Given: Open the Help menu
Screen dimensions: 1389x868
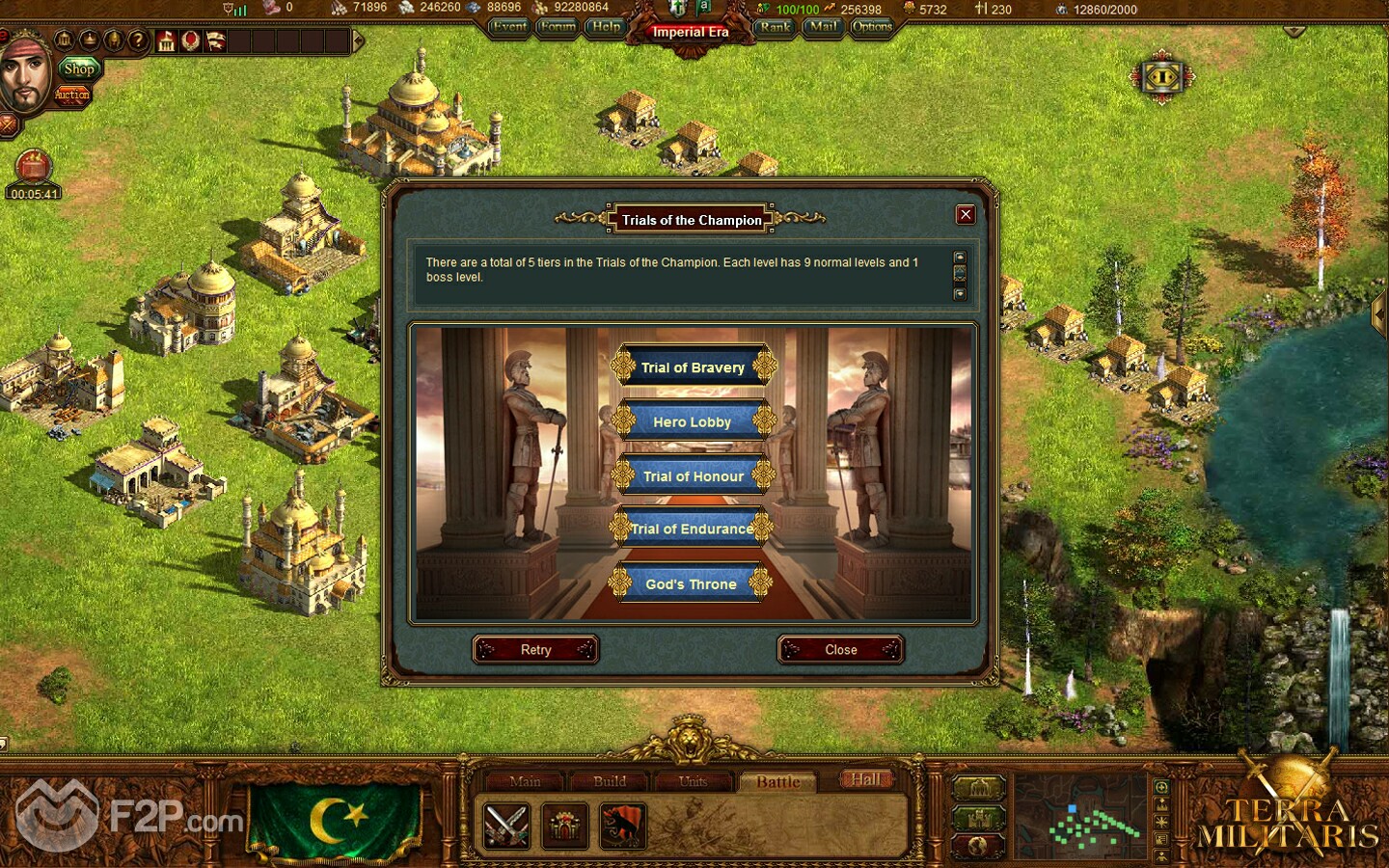Looking at the screenshot, I should pyautogui.click(x=606, y=27).
